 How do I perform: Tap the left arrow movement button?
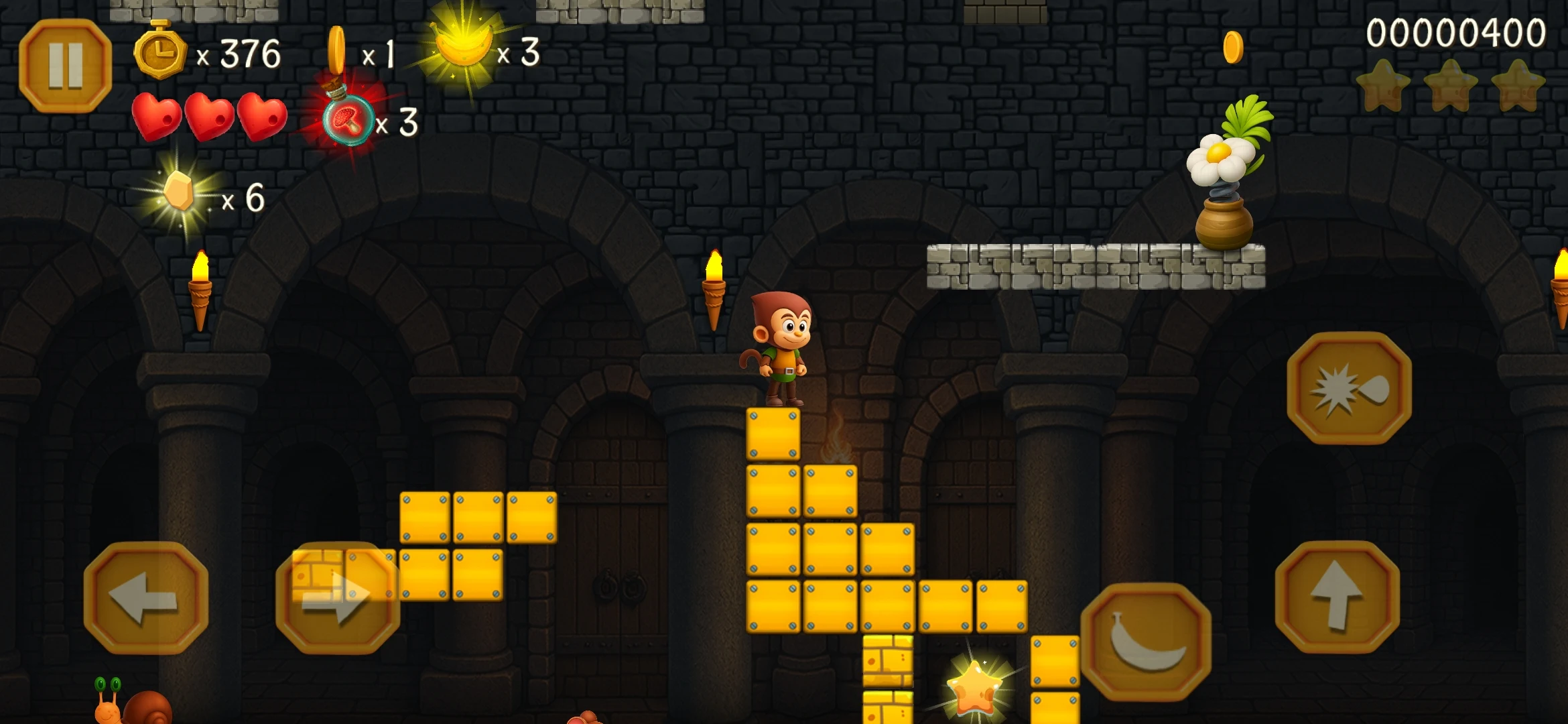click(x=145, y=597)
